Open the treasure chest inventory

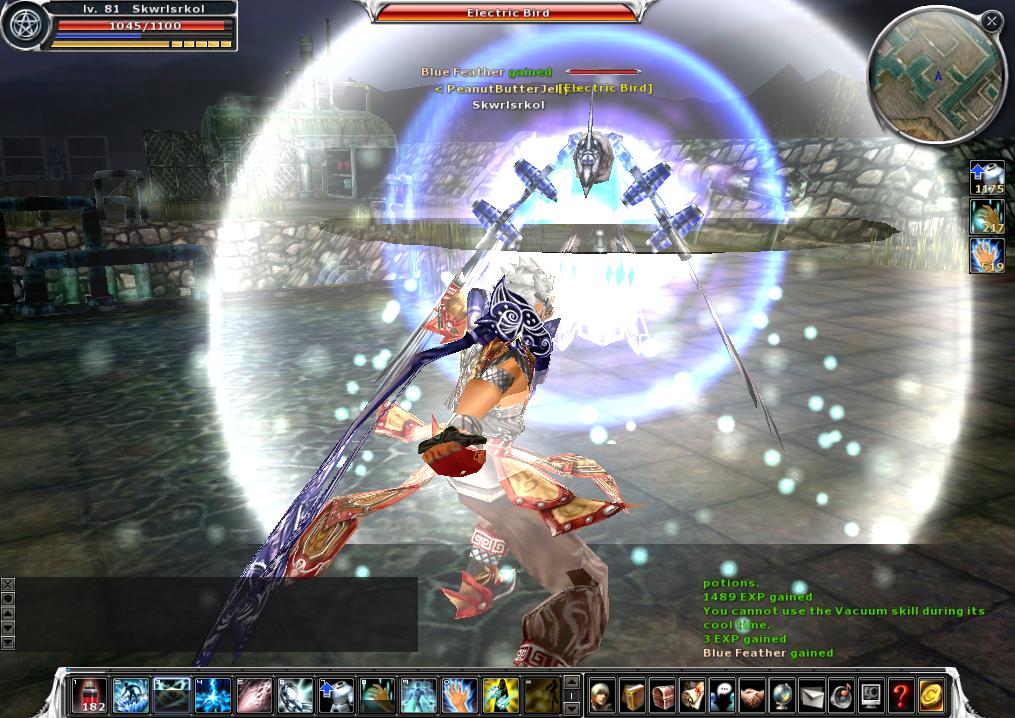pos(662,694)
